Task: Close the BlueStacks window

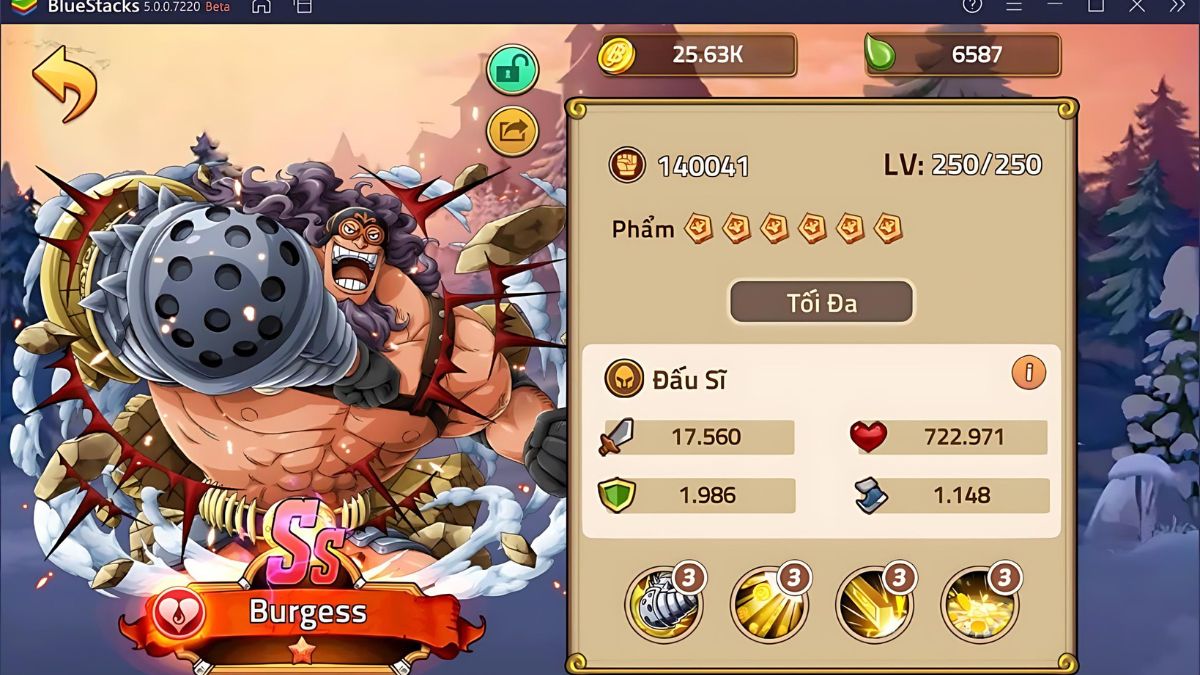Action: click(x=1137, y=6)
